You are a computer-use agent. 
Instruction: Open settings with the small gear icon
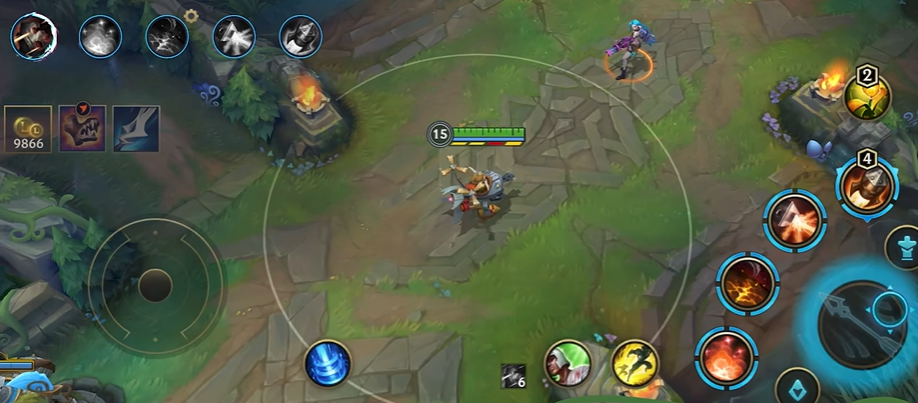point(192,16)
